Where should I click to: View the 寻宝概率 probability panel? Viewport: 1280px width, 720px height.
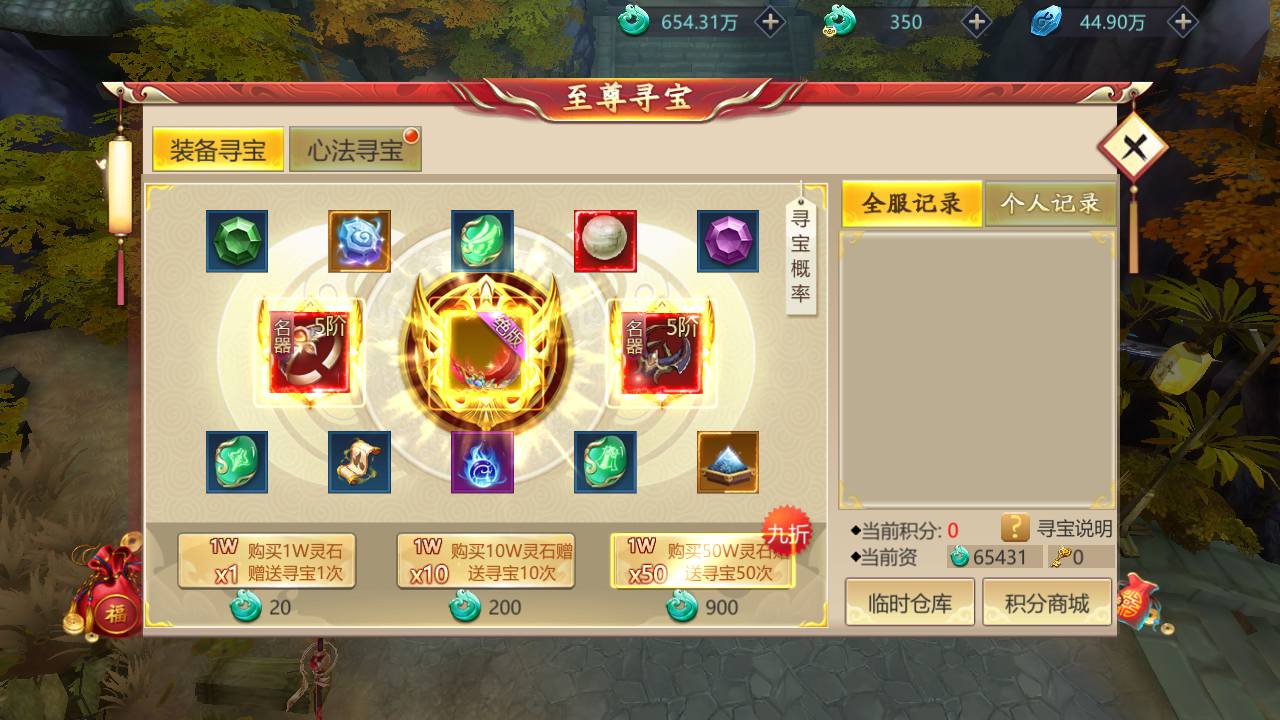(x=800, y=255)
